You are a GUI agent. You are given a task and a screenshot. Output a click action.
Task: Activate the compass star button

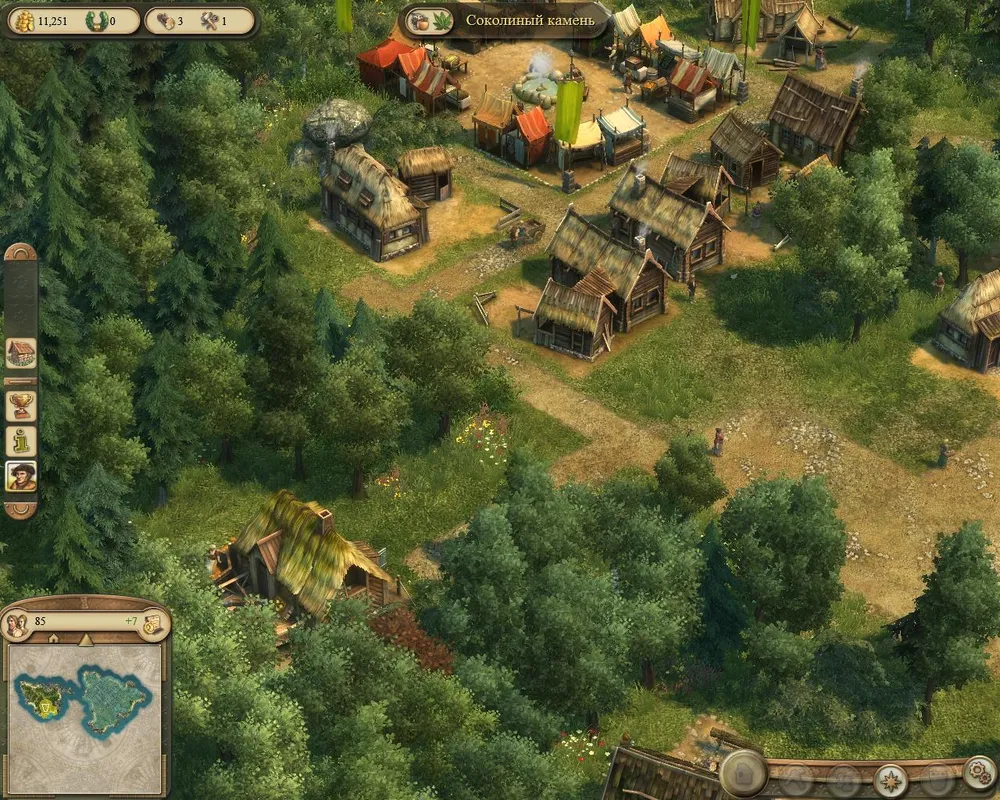point(890,780)
